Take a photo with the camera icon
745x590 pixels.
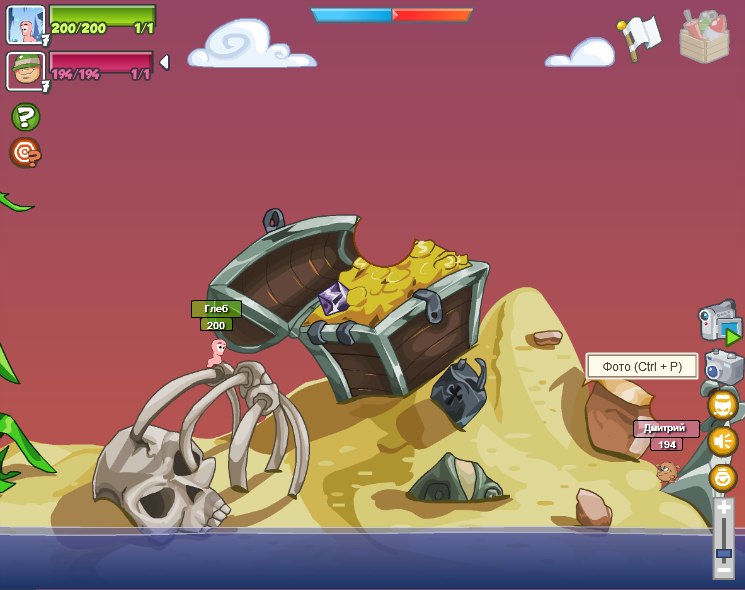[722, 367]
